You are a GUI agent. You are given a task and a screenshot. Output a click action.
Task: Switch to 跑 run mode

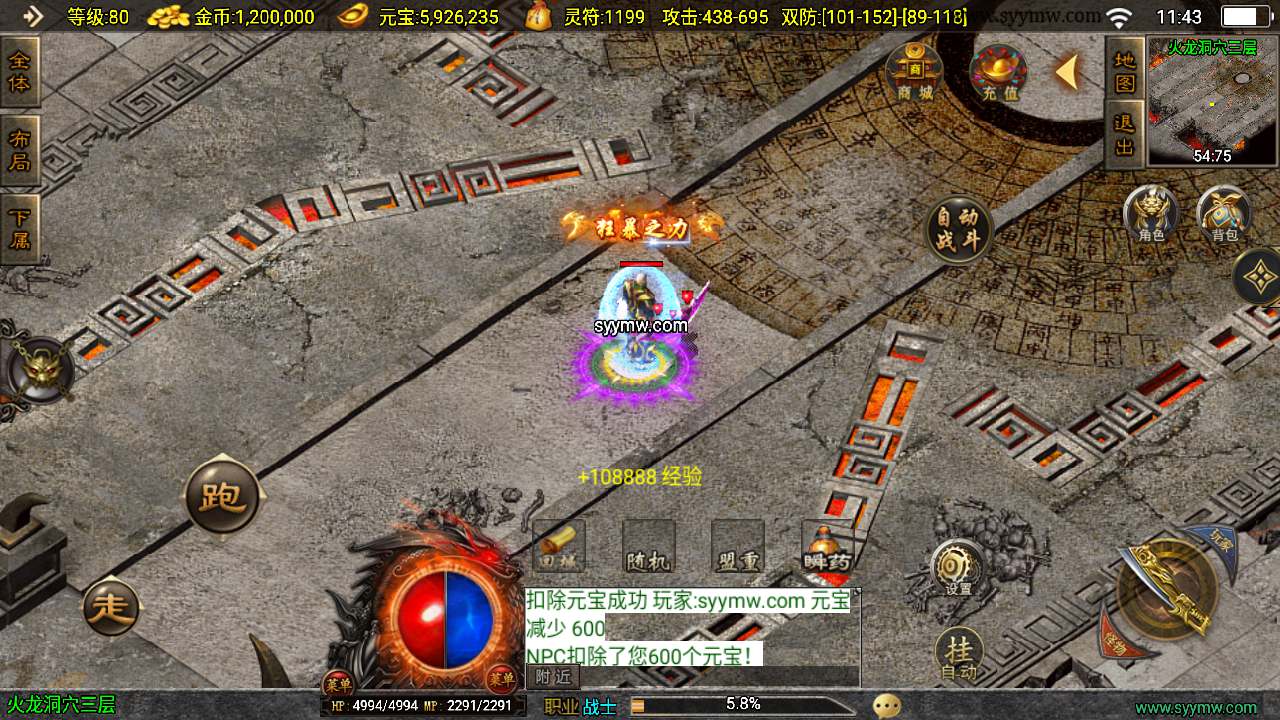pyautogui.click(x=222, y=495)
